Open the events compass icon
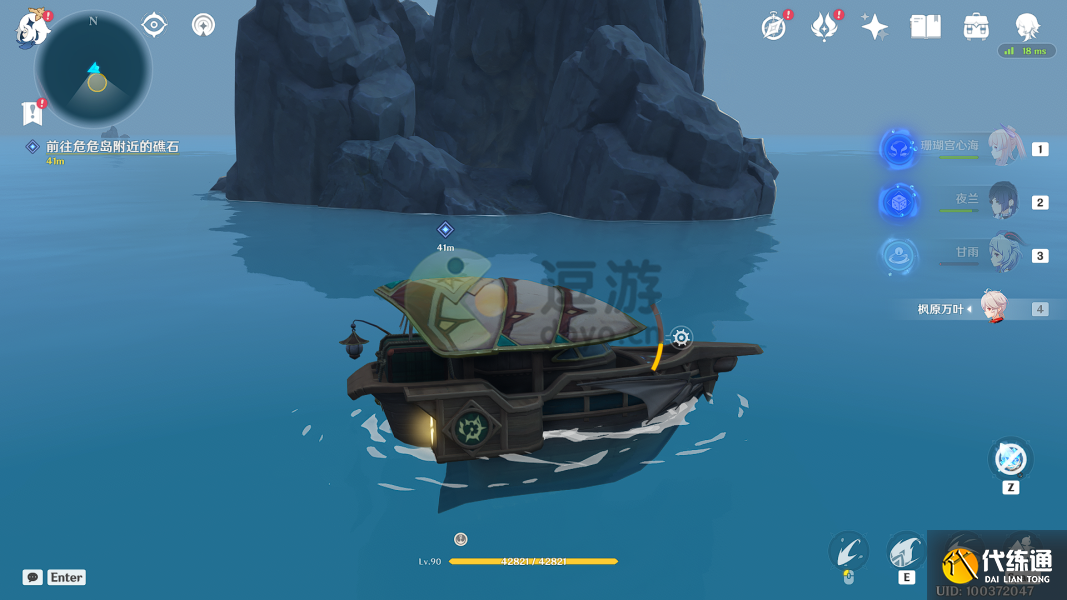Image resolution: width=1067 pixels, height=600 pixels. pyautogui.click(x=773, y=27)
